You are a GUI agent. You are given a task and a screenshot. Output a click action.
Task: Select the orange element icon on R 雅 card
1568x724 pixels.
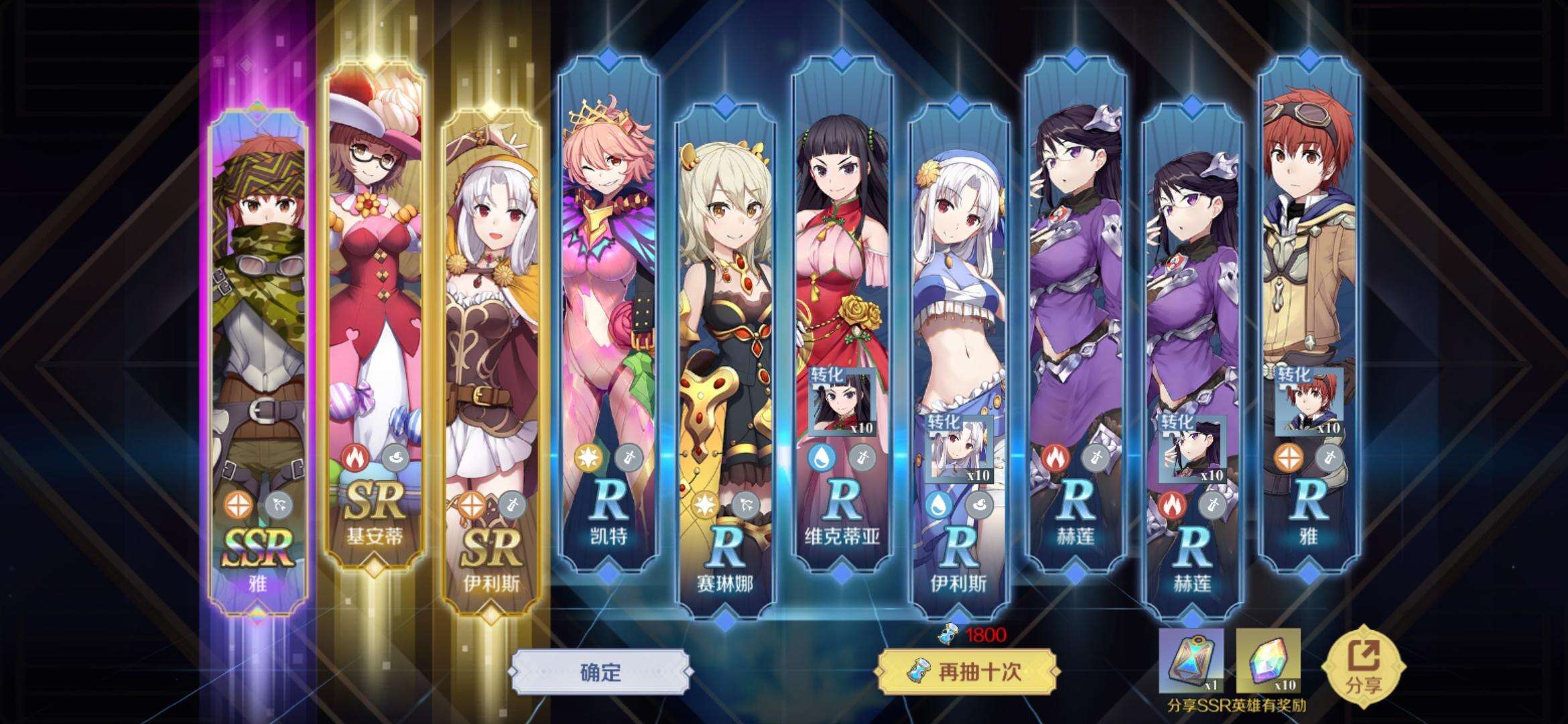coord(1289,458)
